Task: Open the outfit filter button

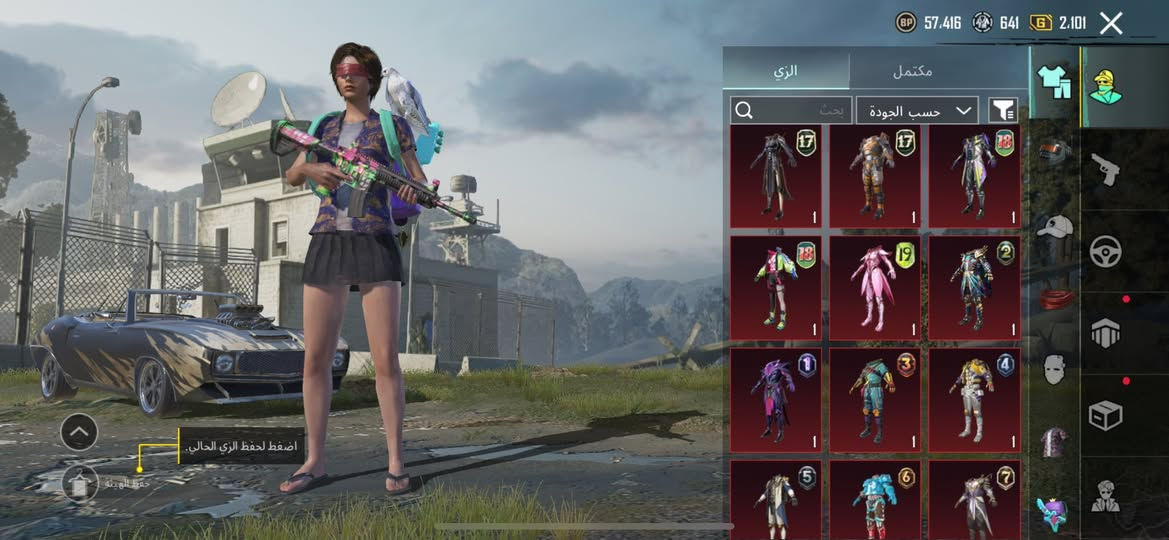Action: pyautogui.click(x=1003, y=110)
